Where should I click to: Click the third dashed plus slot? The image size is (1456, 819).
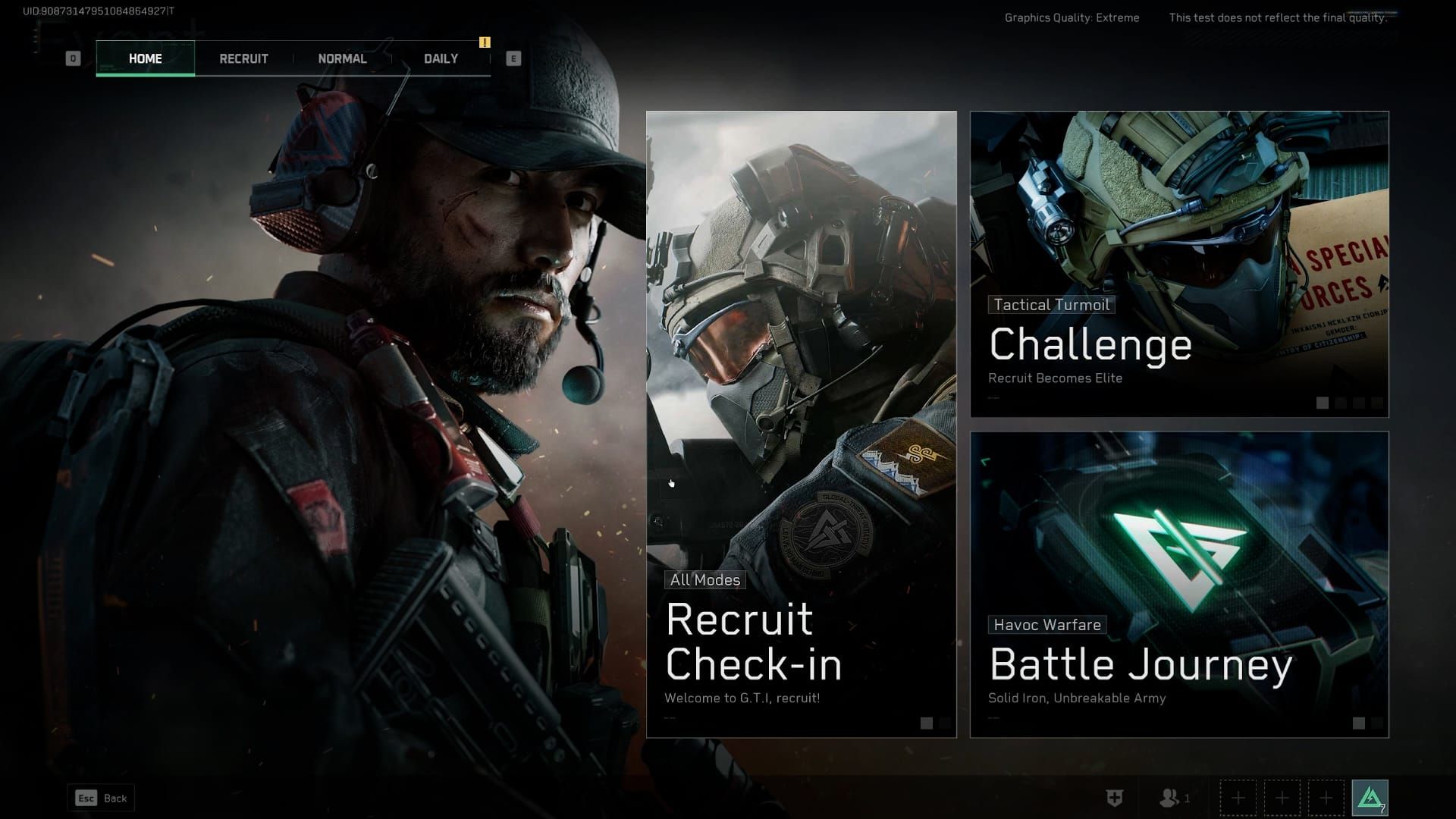(x=1325, y=798)
